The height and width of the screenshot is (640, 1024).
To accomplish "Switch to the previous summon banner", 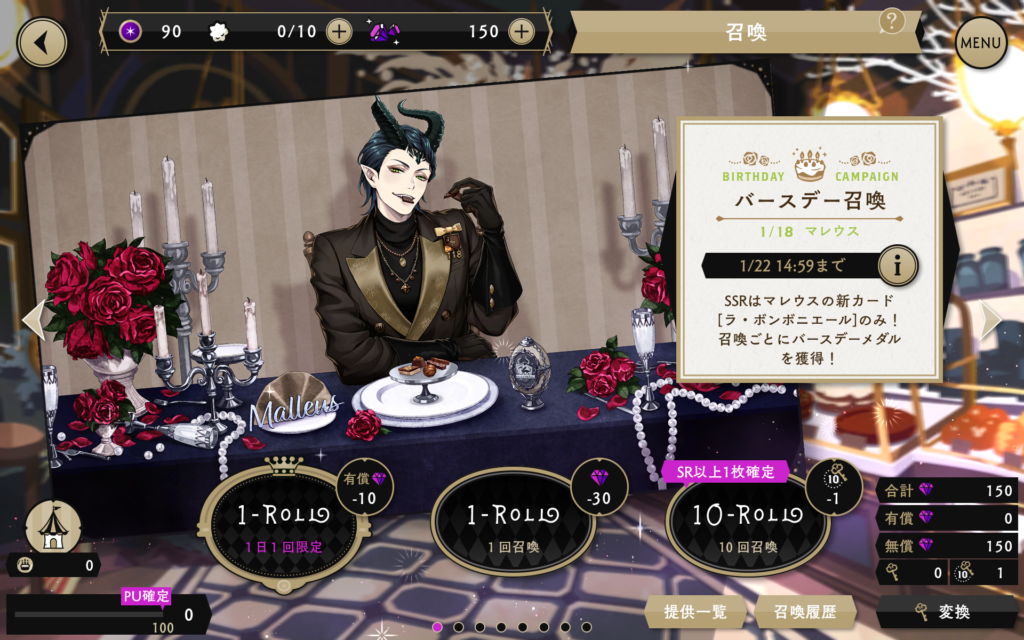I will [34, 318].
